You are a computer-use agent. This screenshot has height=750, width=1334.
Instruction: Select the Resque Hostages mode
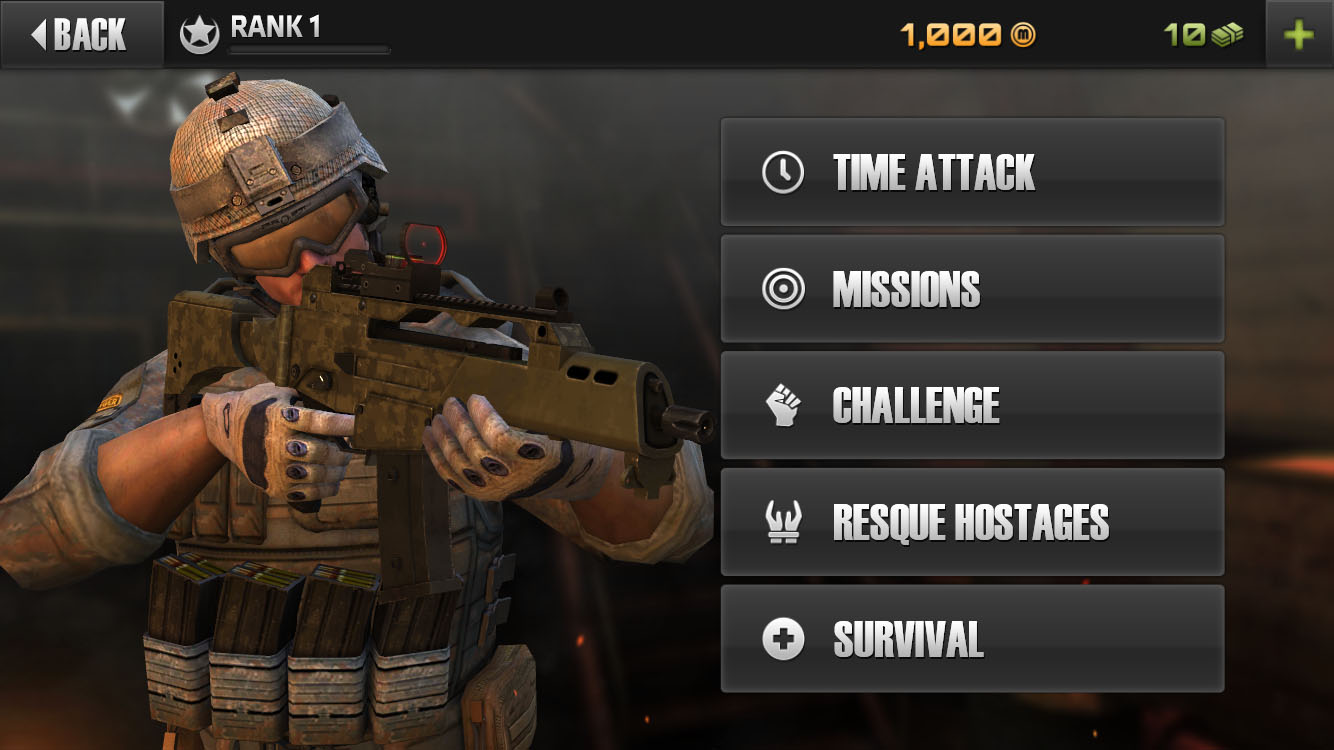click(x=972, y=522)
